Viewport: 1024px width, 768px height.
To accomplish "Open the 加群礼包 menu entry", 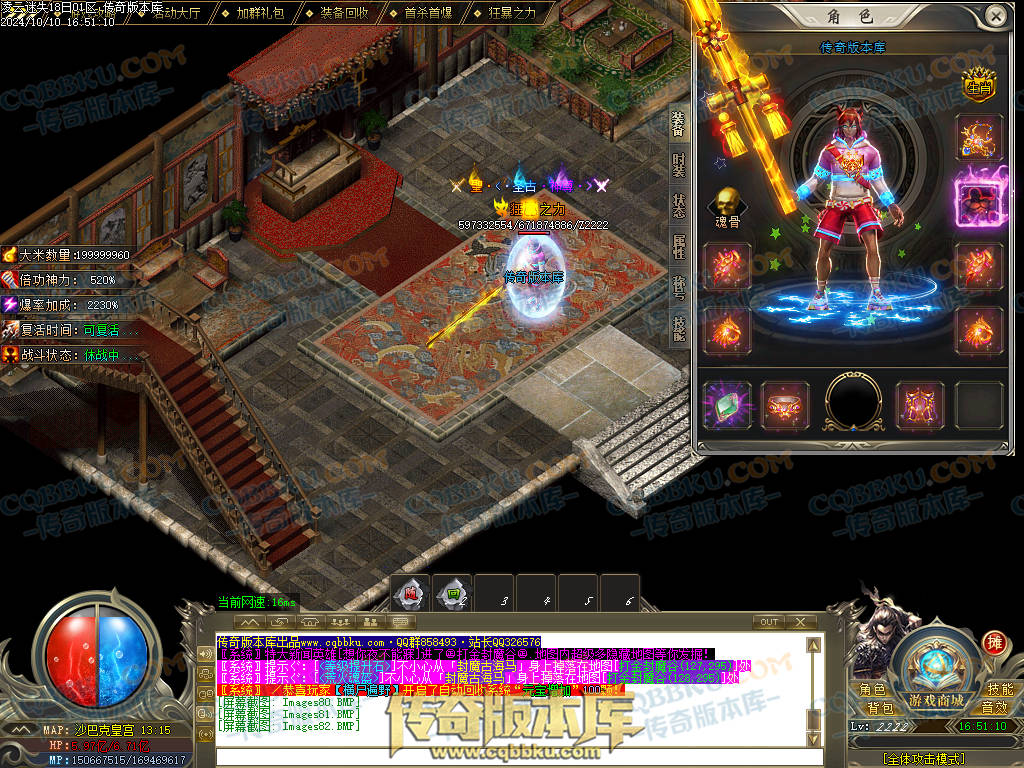I will click(260, 13).
